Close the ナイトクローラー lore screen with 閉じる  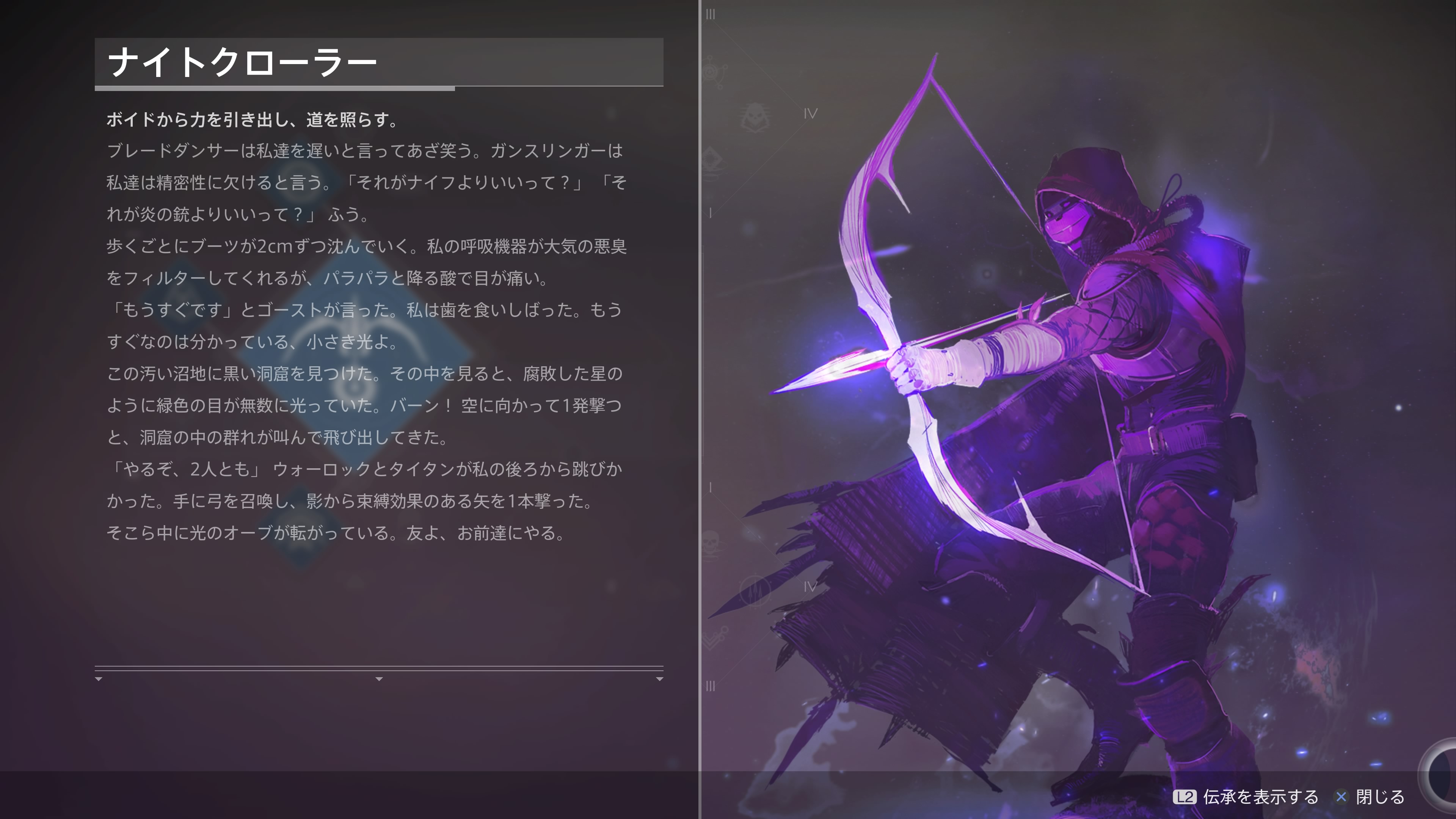click(1370, 797)
